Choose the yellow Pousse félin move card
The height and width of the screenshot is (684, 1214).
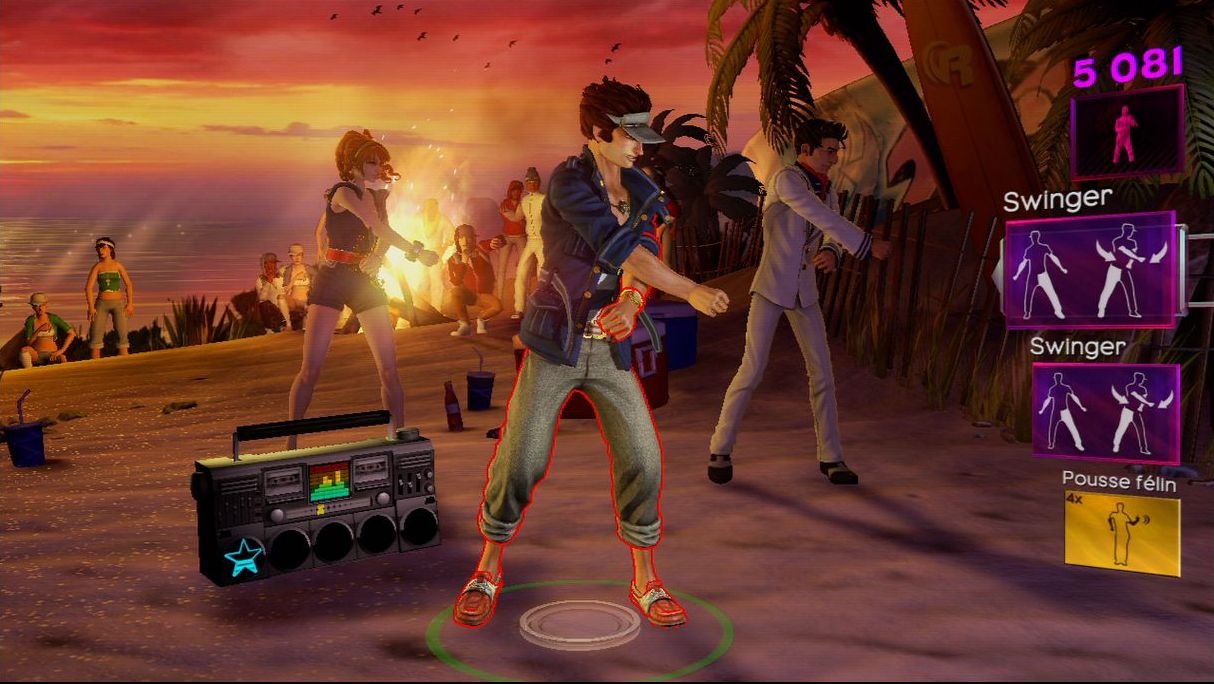click(x=1121, y=532)
